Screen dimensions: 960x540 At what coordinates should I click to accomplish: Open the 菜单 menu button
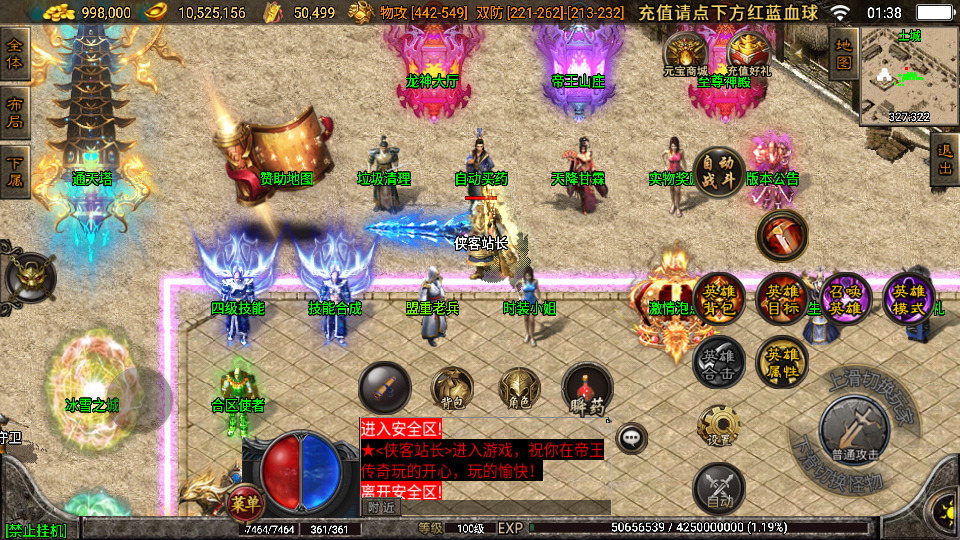[x=243, y=499]
